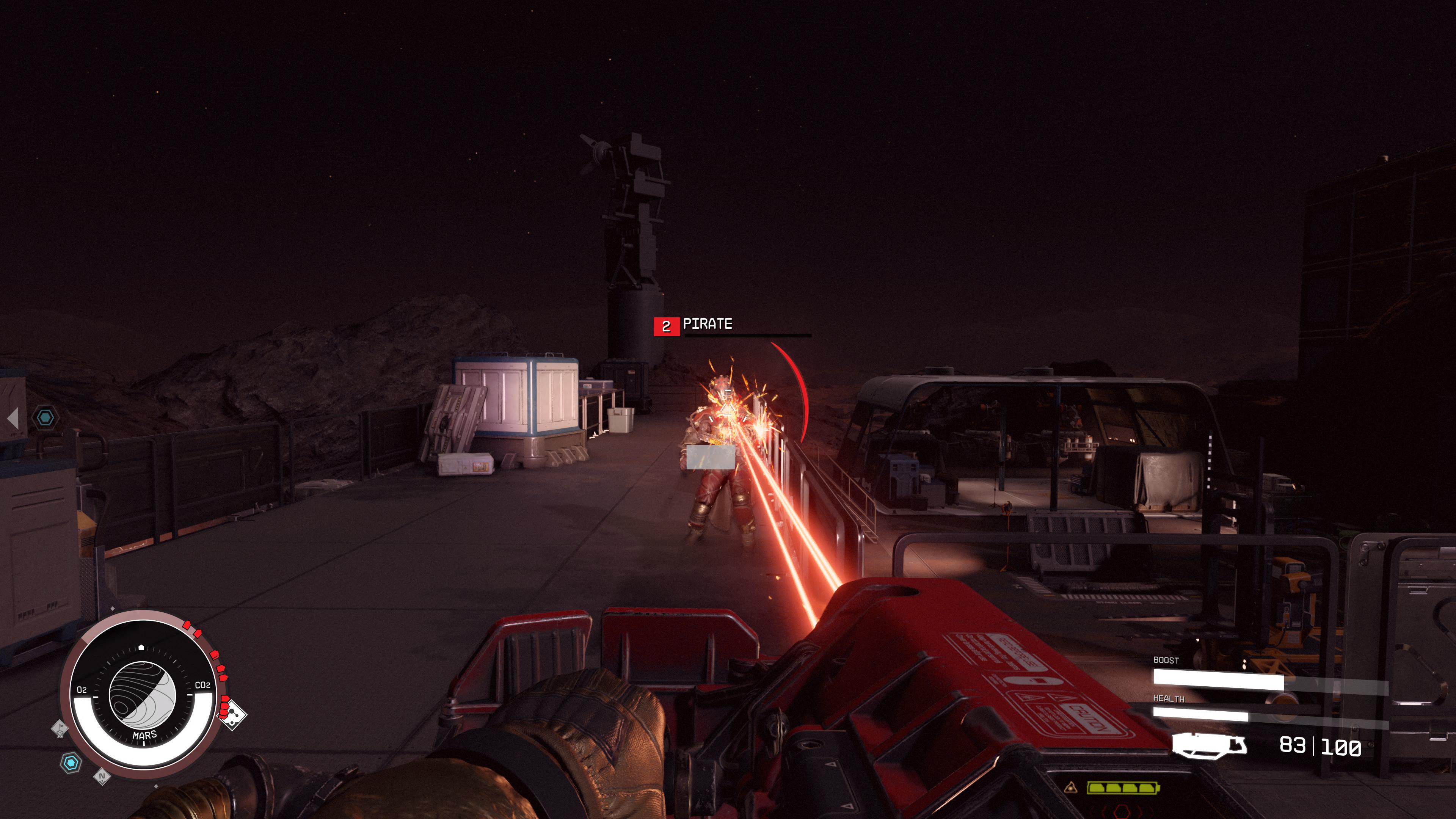Image resolution: width=1456 pixels, height=819 pixels.
Task: Select the equipped weapon silhouette icon
Action: tap(1209, 745)
